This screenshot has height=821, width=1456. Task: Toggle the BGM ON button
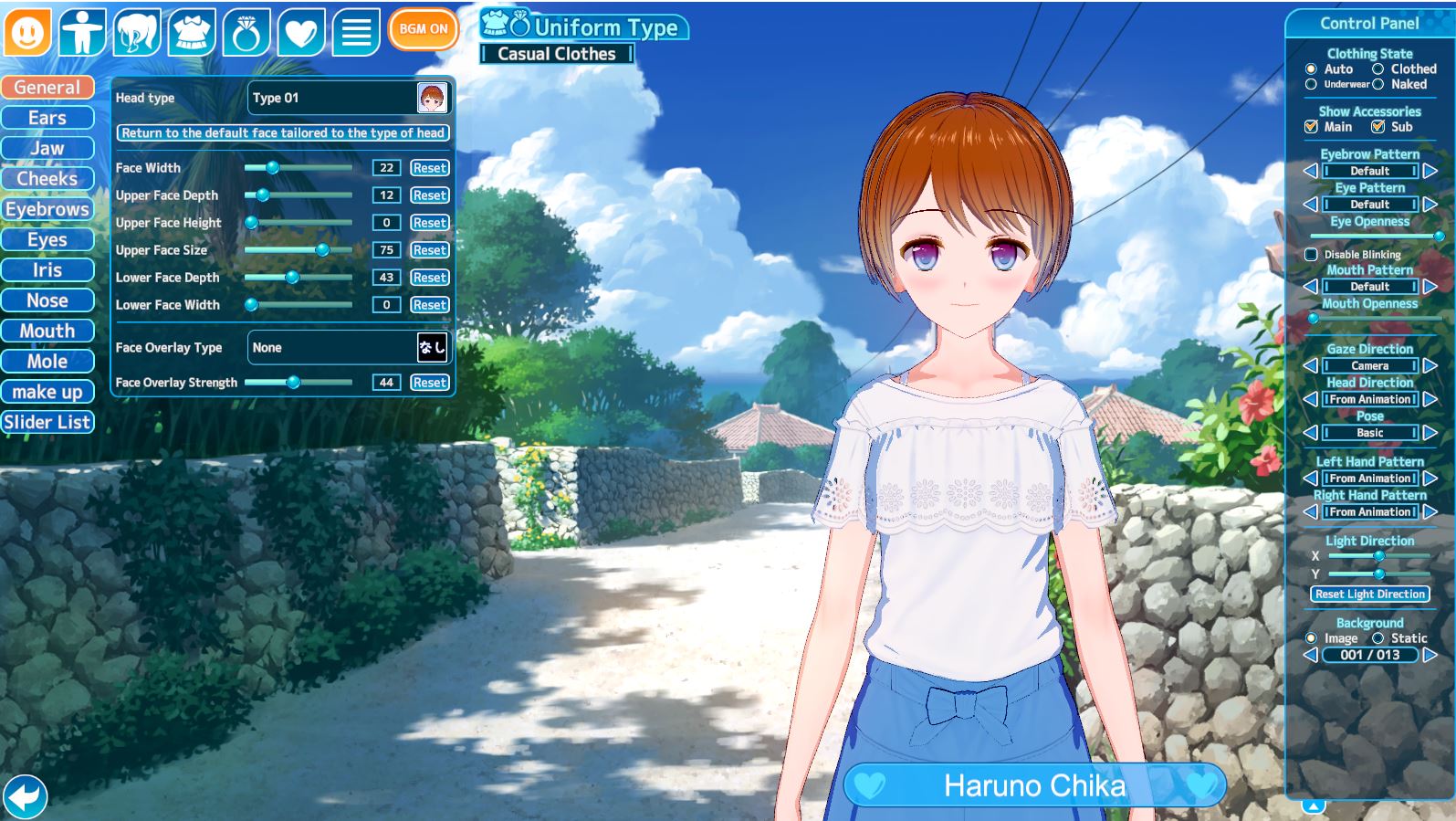click(423, 29)
